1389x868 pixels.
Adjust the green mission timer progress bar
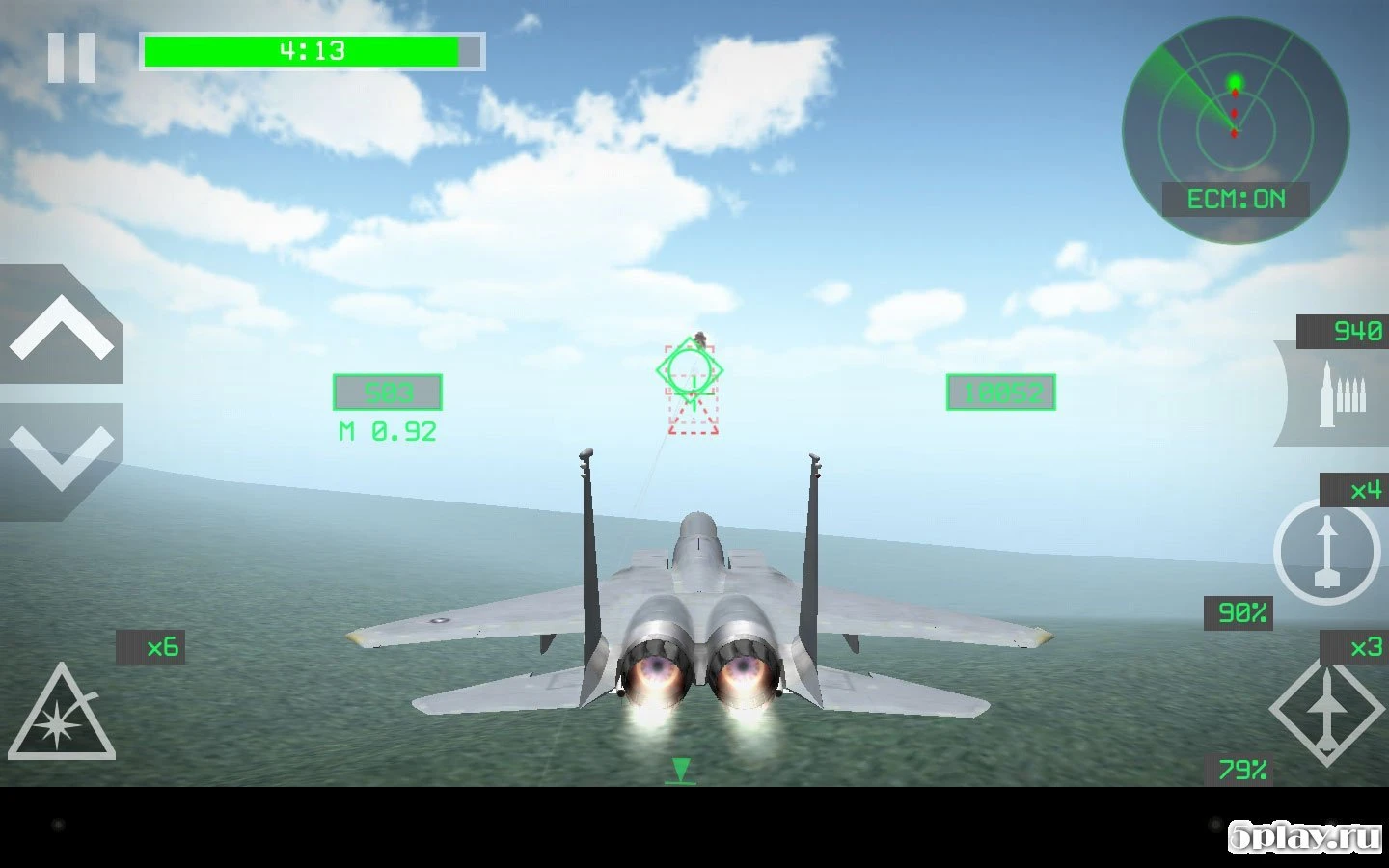click(311, 50)
